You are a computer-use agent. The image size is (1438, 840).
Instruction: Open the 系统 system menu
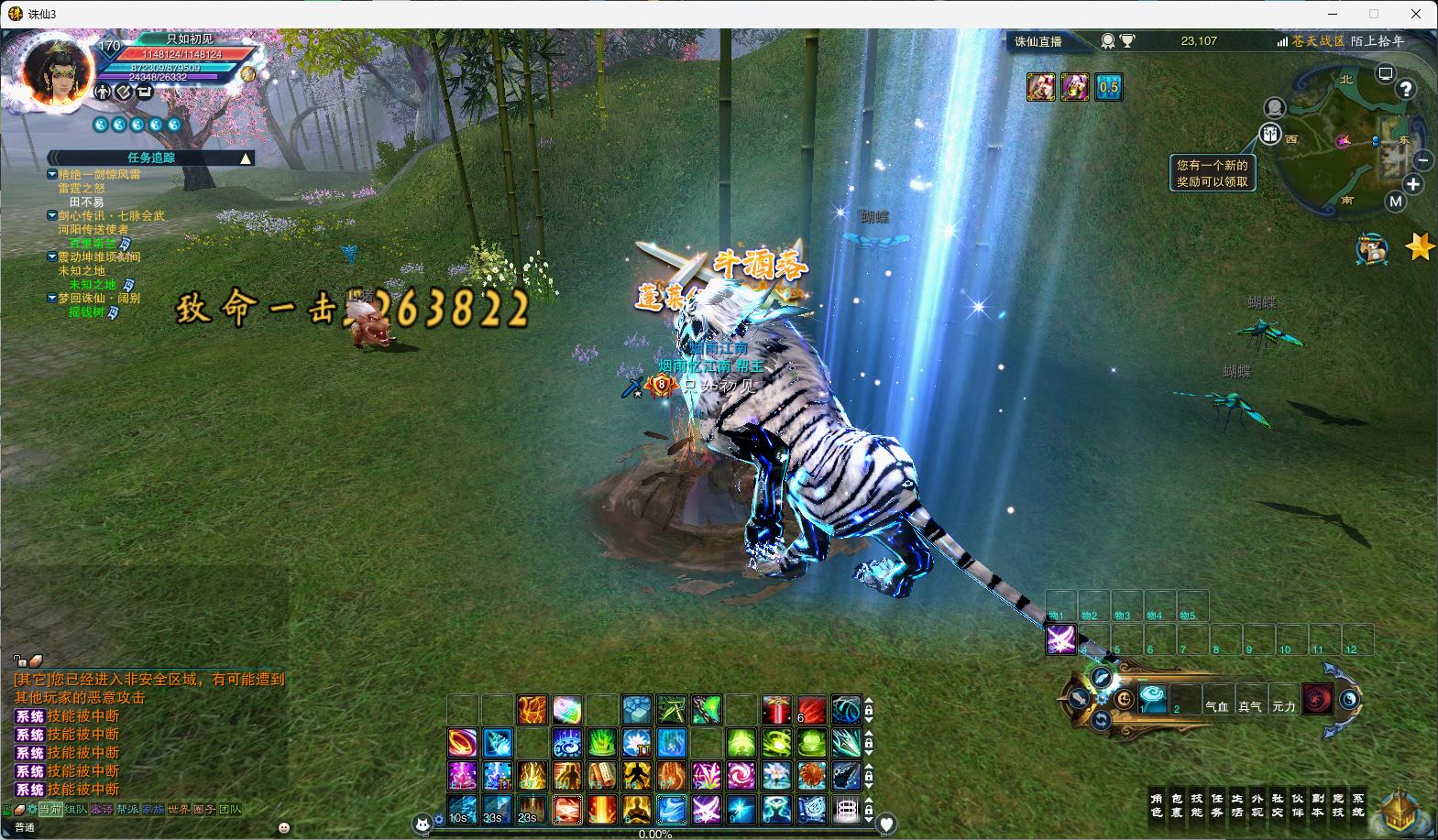pyautogui.click(x=1358, y=805)
